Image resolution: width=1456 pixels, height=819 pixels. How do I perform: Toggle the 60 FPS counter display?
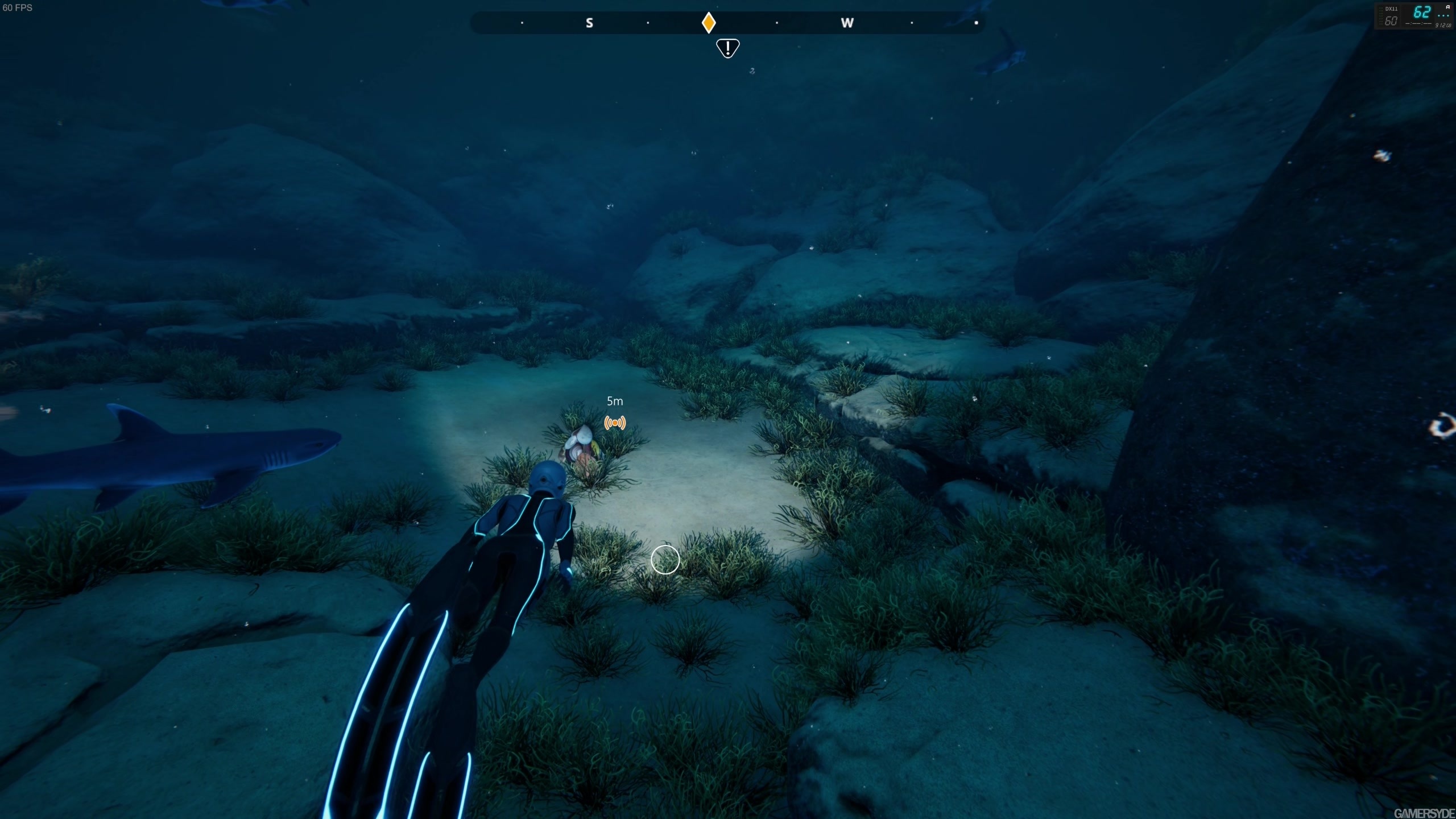click(x=17, y=8)
